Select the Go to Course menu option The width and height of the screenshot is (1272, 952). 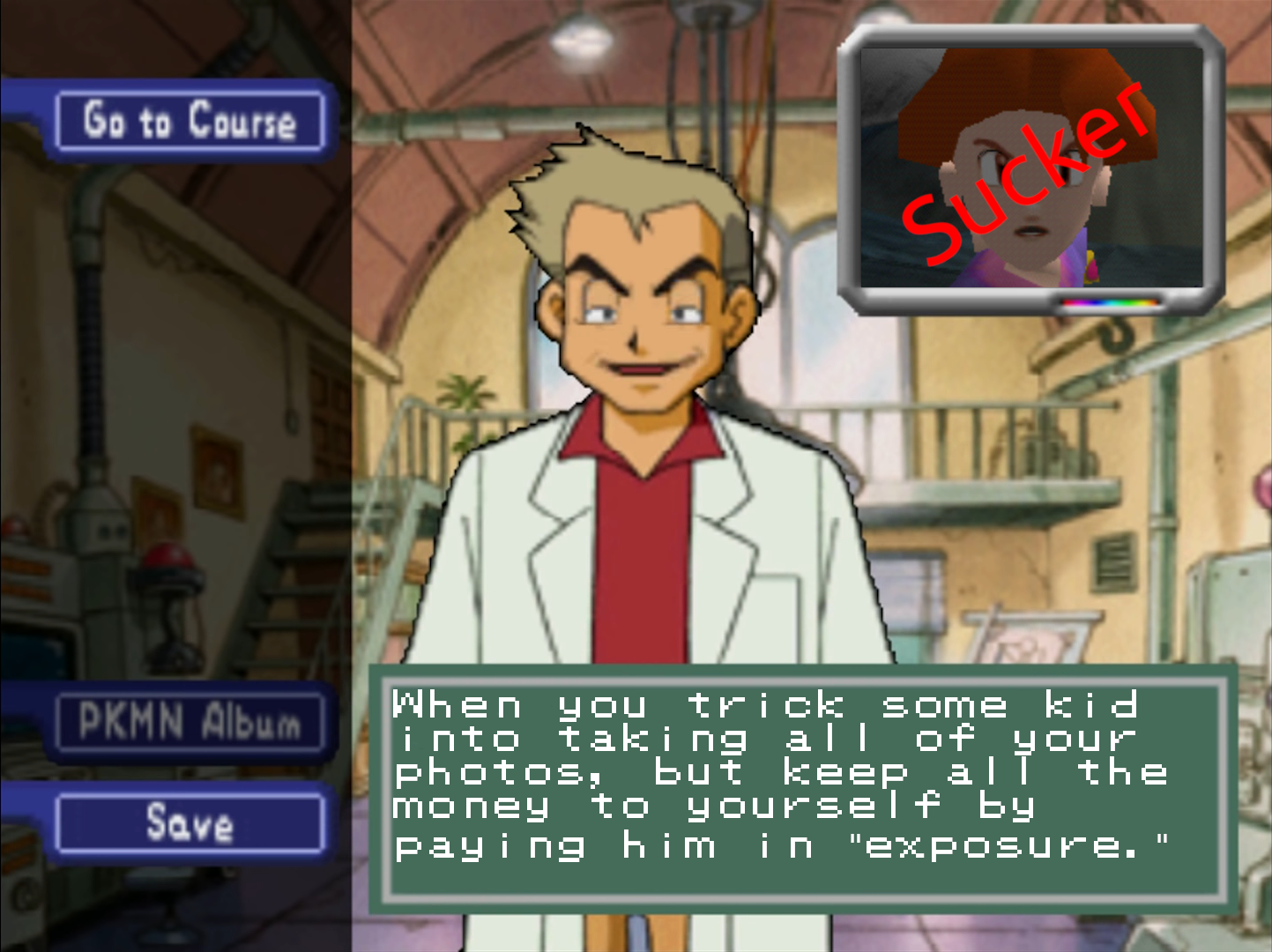(190, 121)
